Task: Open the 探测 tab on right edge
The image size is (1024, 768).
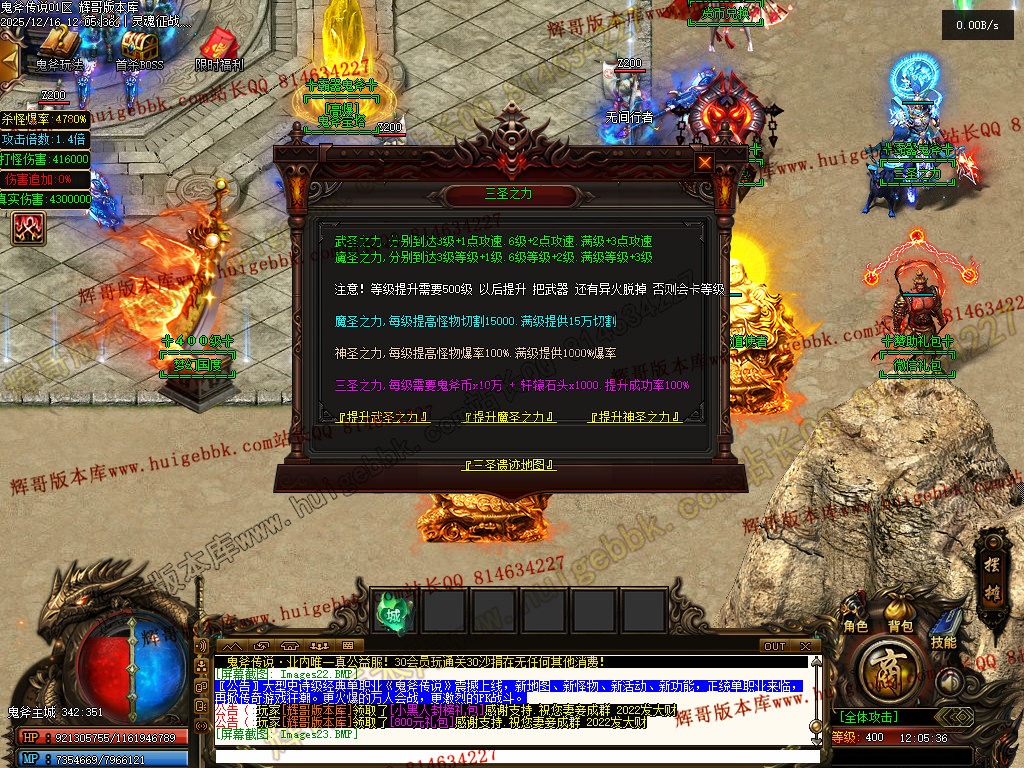Action: point(995,562)
